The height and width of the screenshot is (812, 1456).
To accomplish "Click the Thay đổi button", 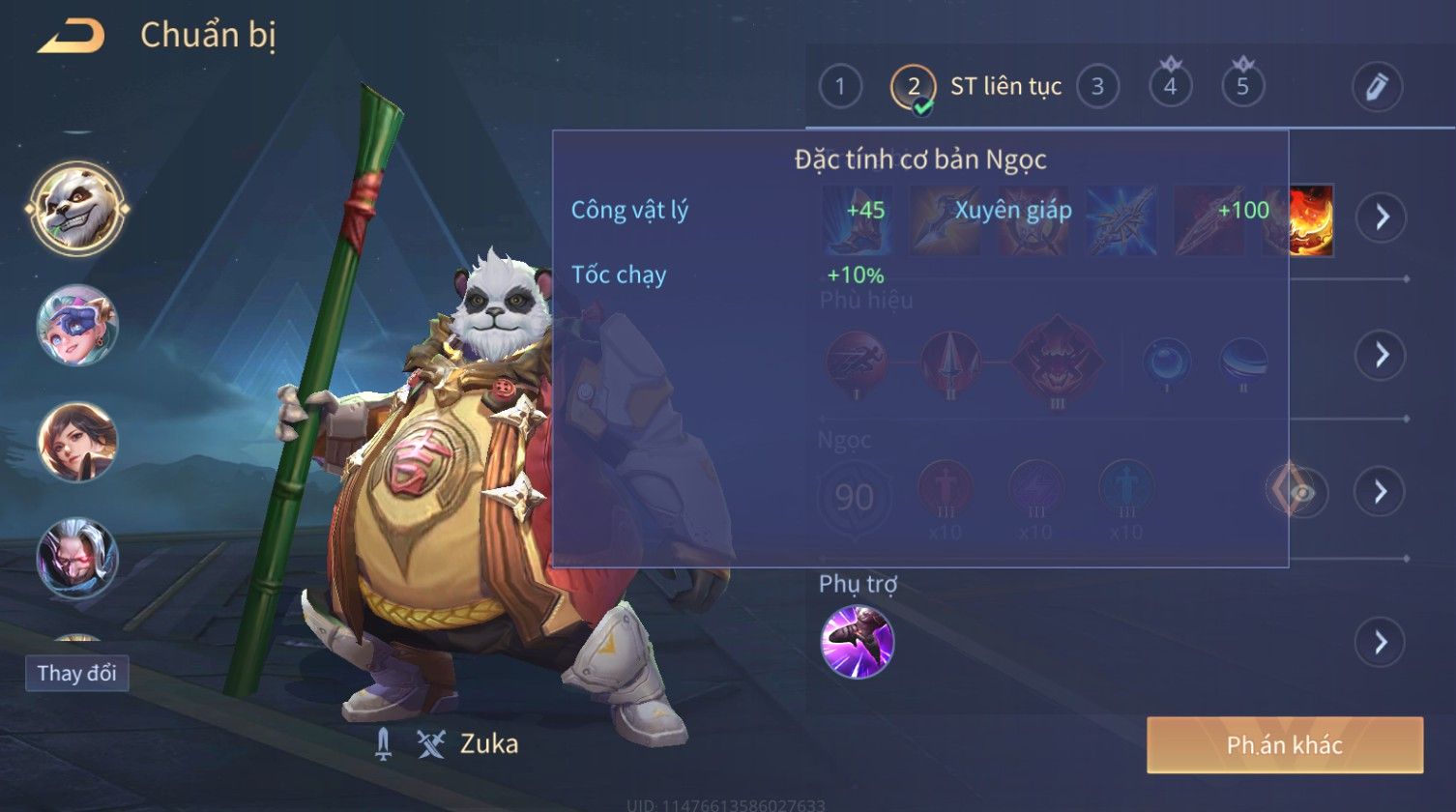I will click(76, 673).
